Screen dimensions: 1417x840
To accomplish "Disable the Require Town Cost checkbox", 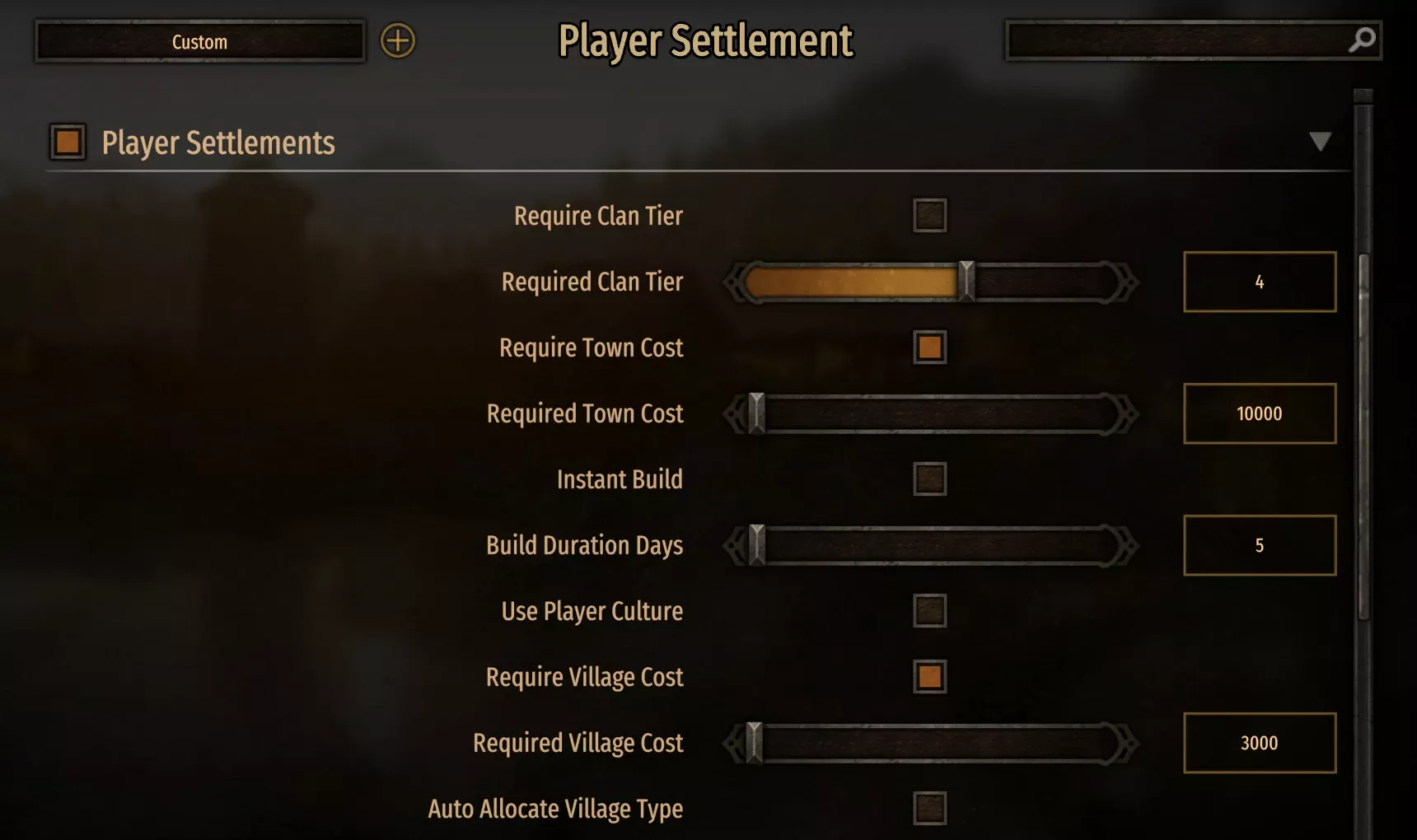I will (928, 348).
